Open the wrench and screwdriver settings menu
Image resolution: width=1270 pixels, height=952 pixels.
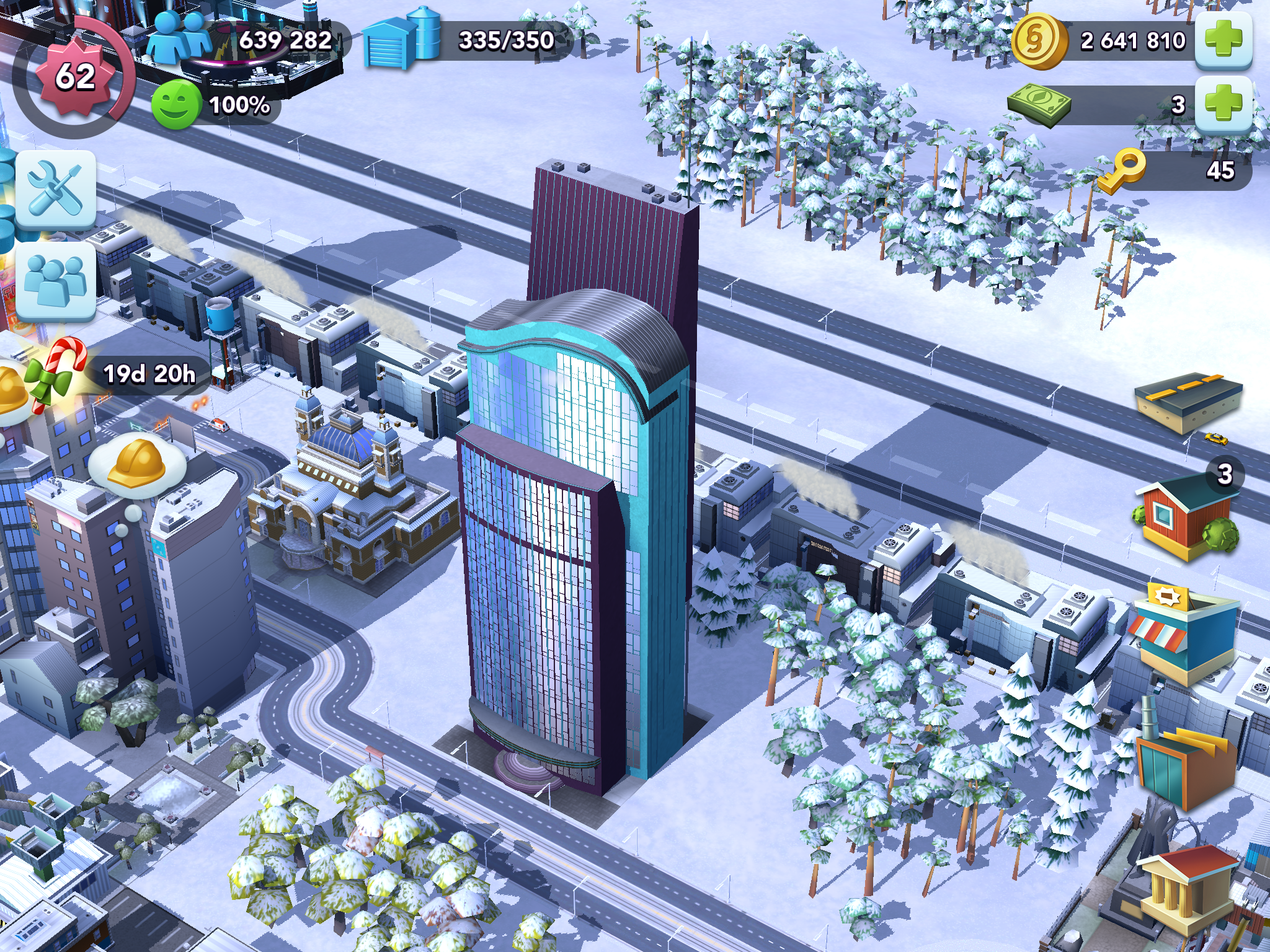click(56, 188)
